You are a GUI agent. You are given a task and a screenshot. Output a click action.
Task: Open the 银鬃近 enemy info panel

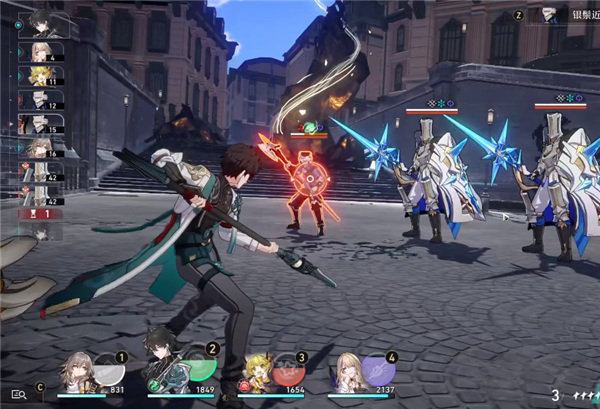562,15
